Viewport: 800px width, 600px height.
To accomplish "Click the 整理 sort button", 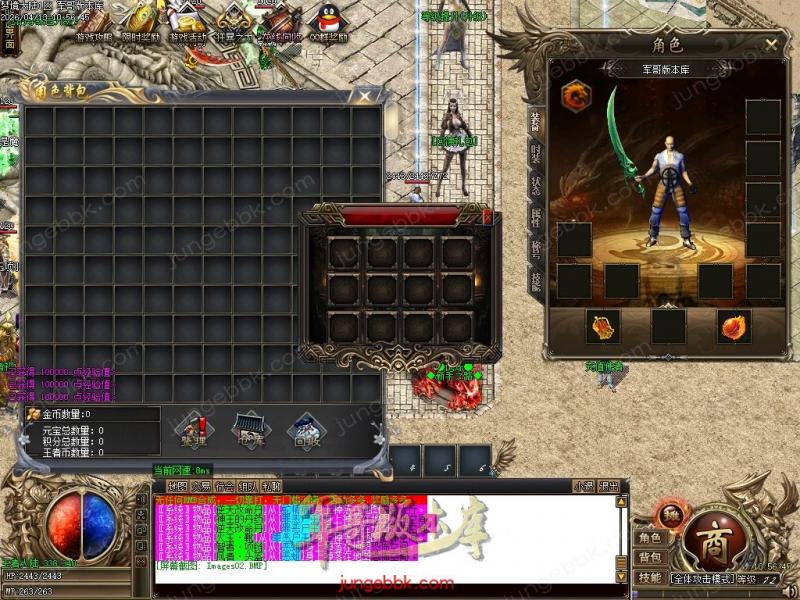I will [x=193, y=432].
